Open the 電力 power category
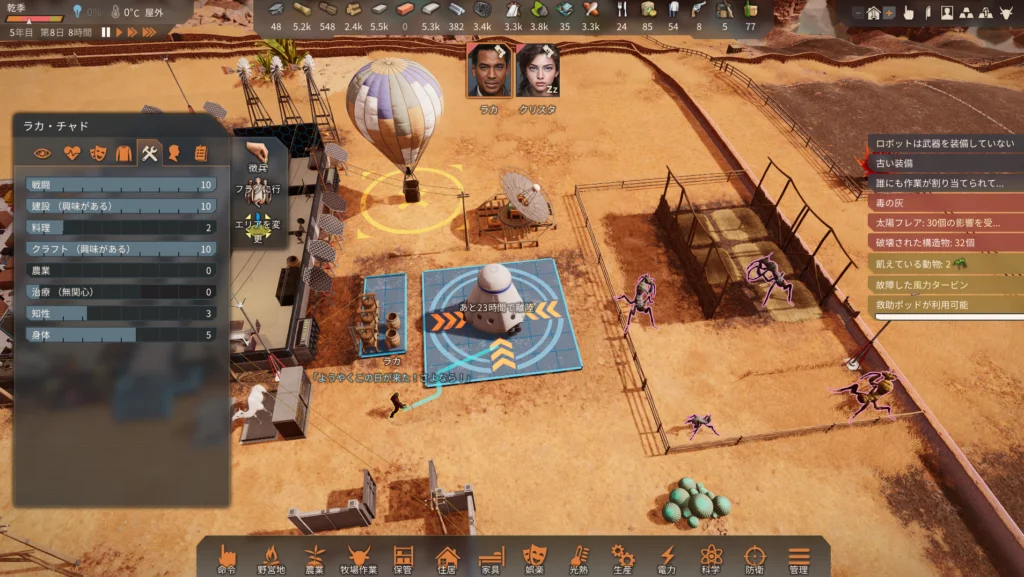Viewport: 1024px width, 577px height. pos(667,557)
